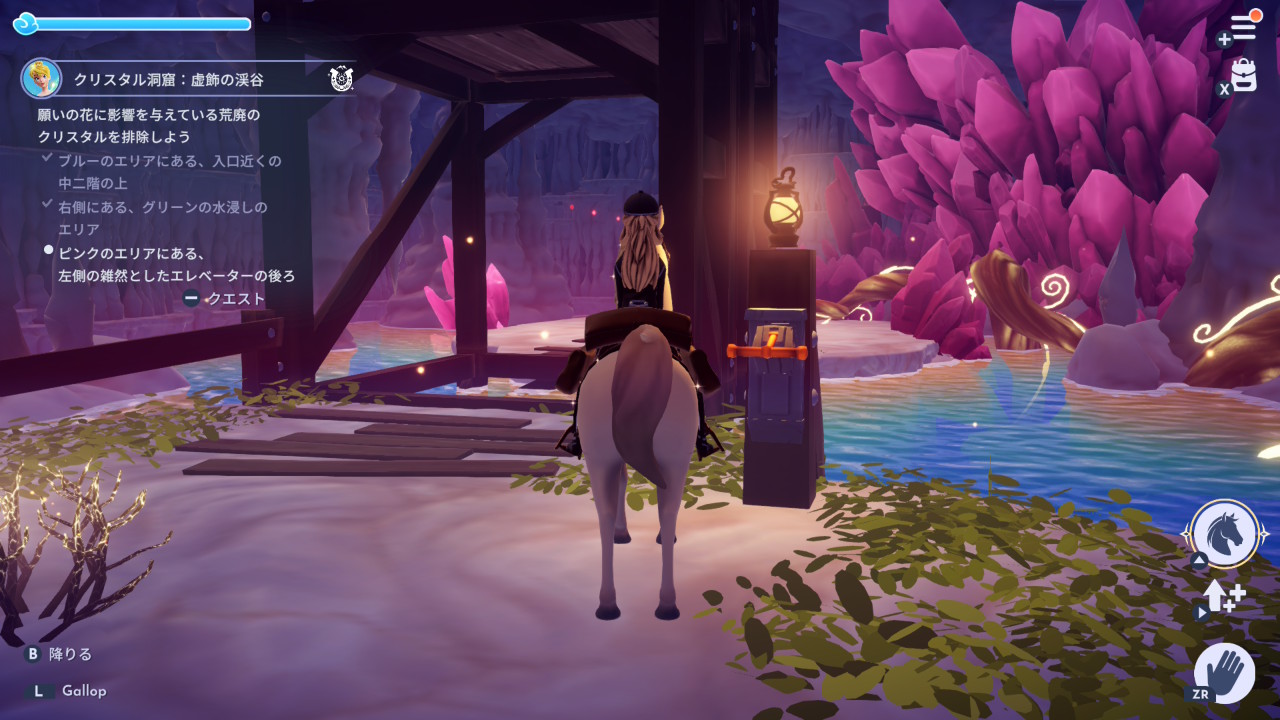Select the ピンクのエリア active objective line

click(175, 264)
